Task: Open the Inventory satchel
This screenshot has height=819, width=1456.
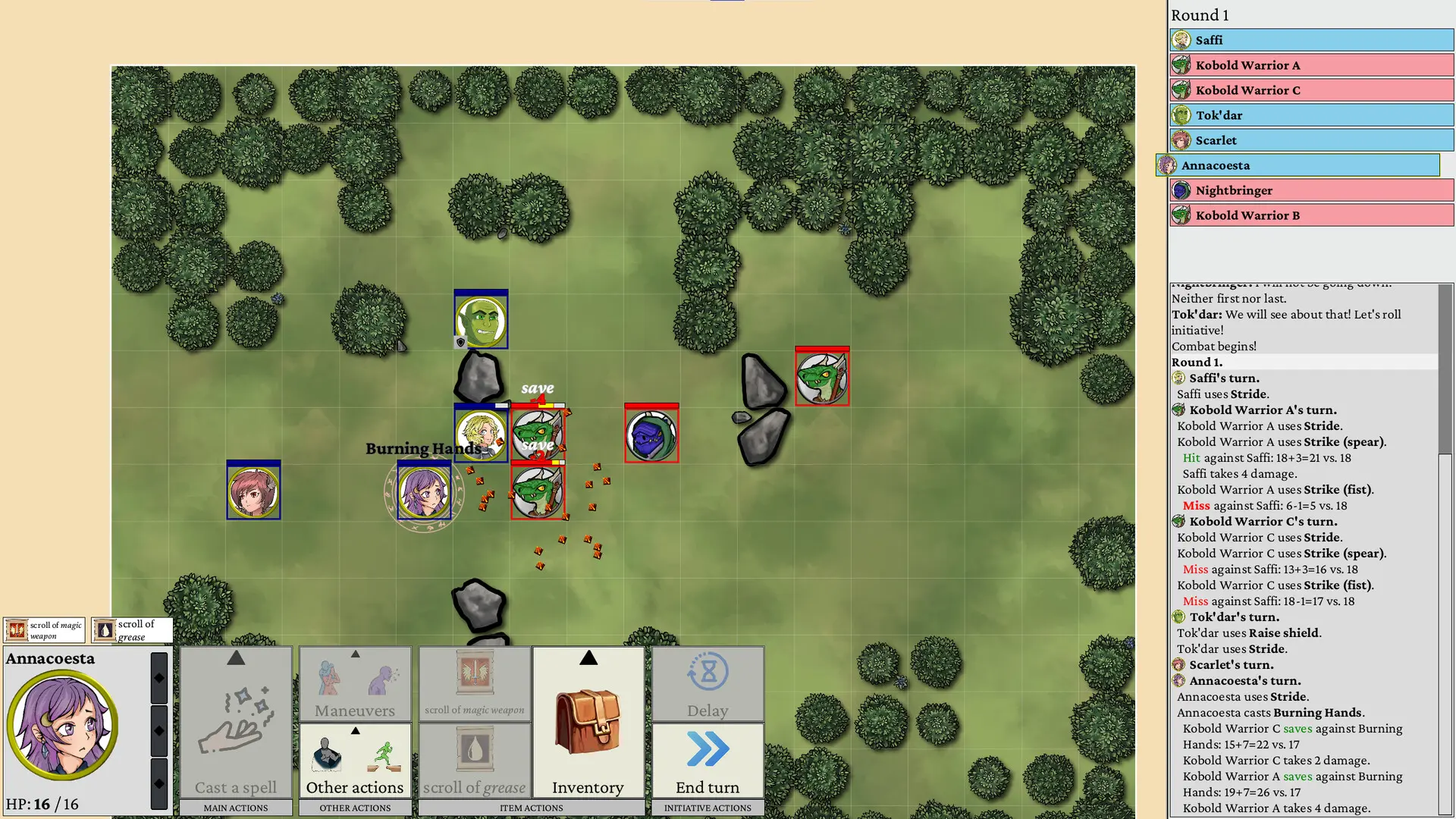Action: pos(588,722)
